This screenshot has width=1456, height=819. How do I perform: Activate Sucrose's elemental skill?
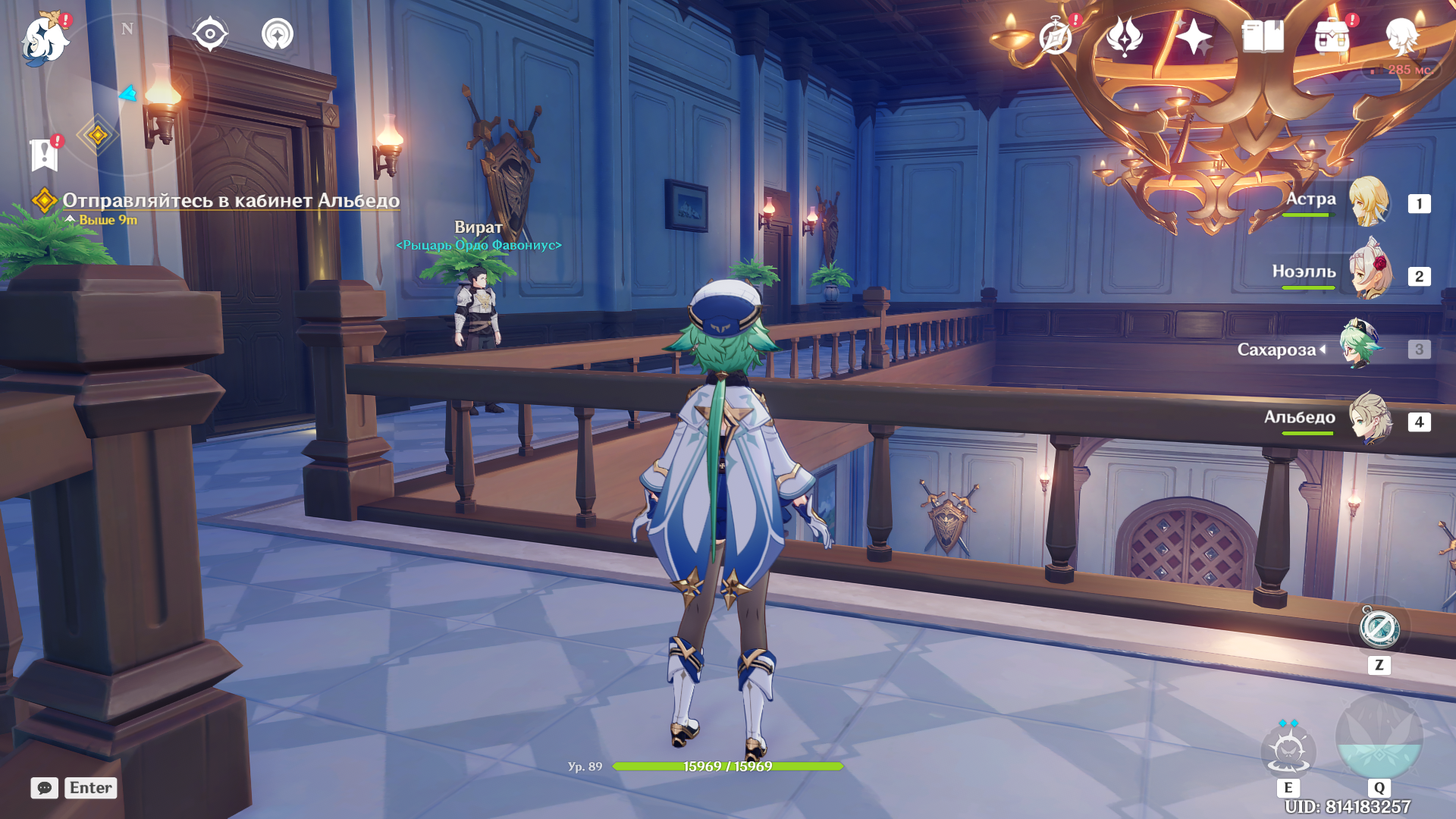[1288, 751]
